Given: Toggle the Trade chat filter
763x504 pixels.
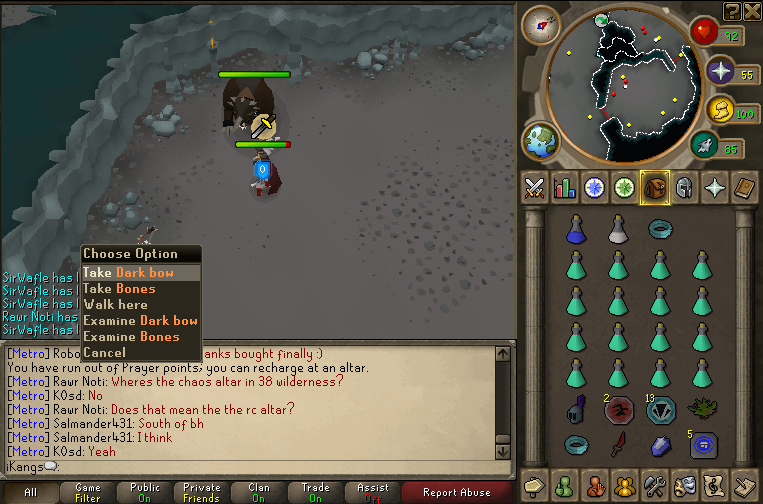Looking at the screenshot, I should (x=316, y=492).
